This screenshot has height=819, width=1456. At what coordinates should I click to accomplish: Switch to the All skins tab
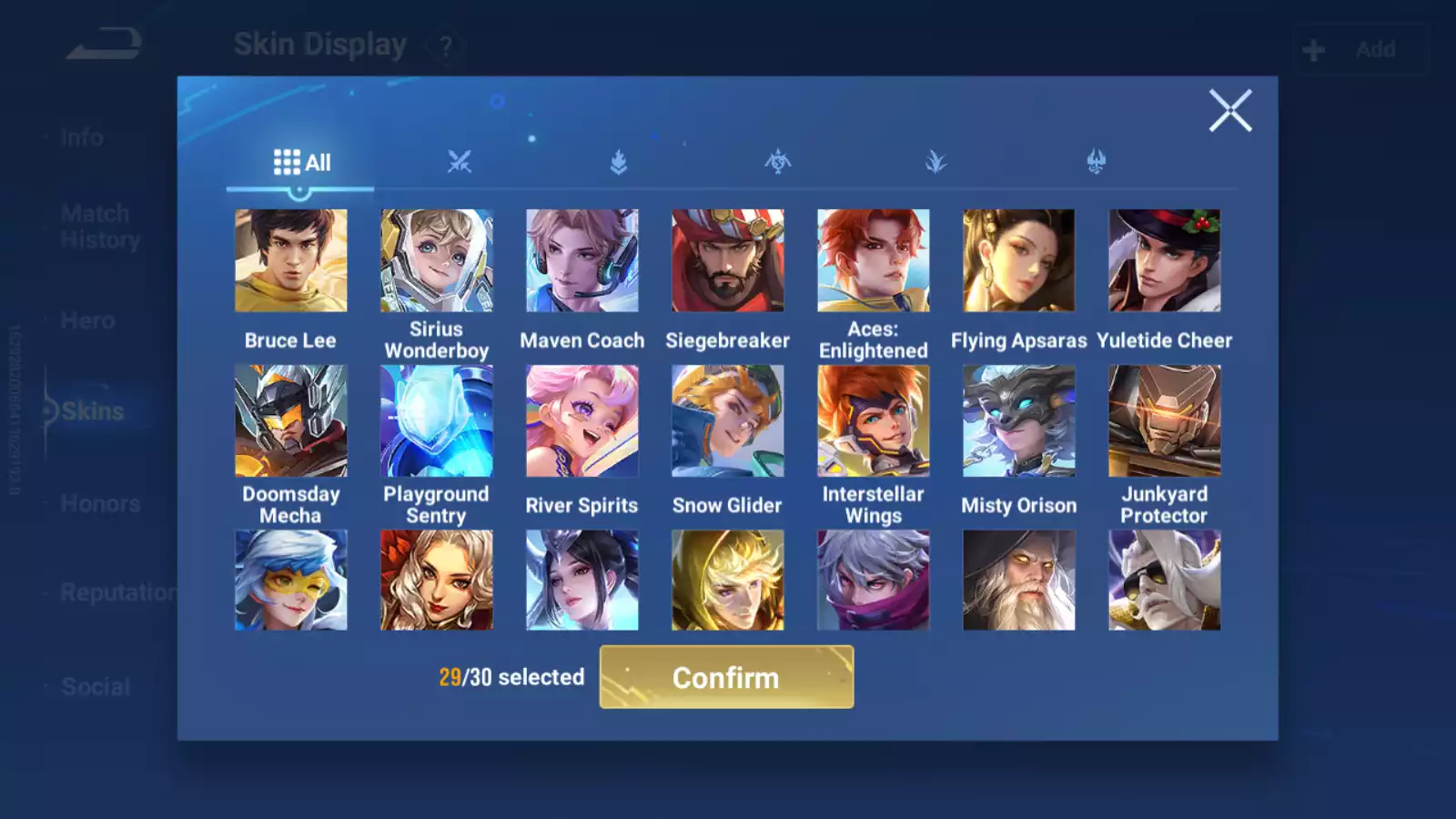[x=301, y=163]
